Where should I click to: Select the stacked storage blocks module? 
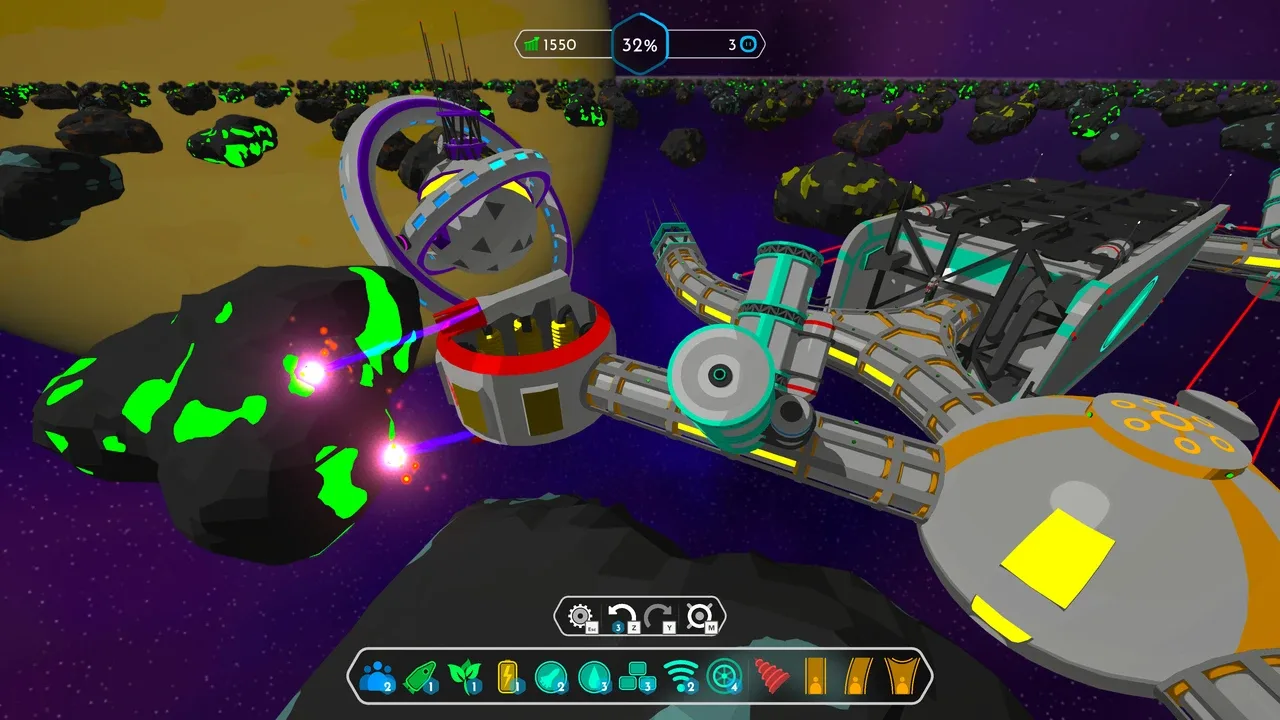(637, 677)
